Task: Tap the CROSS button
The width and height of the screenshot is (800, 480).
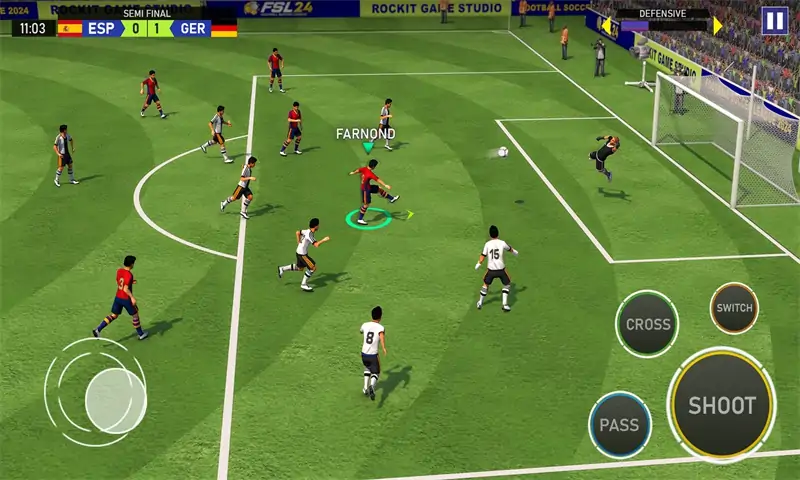Action: [647, 324]
